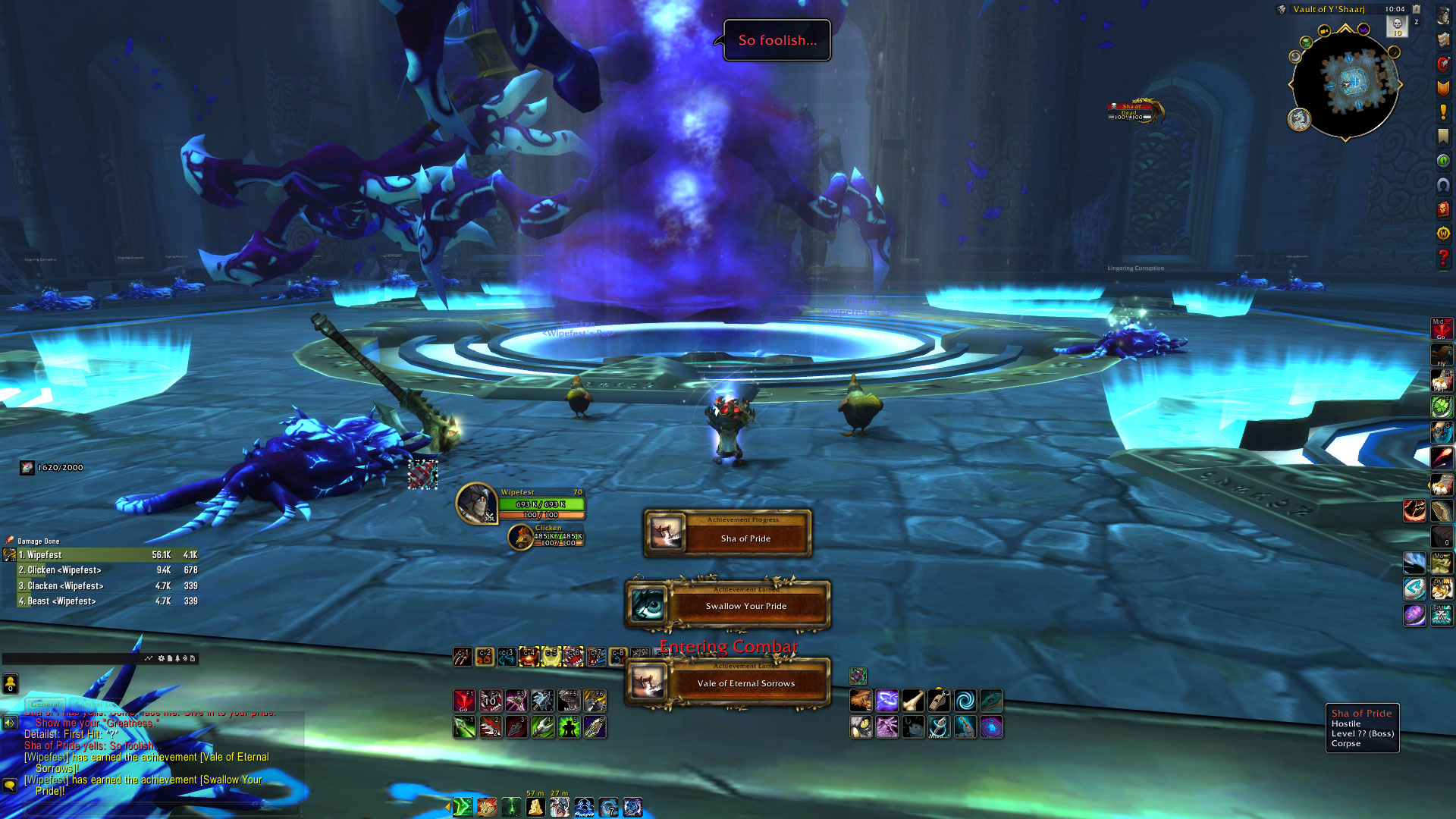This screenshot has height=819, width=1456.
Task: Select Wipefest's player unit frame portrait
Action: 476,504
